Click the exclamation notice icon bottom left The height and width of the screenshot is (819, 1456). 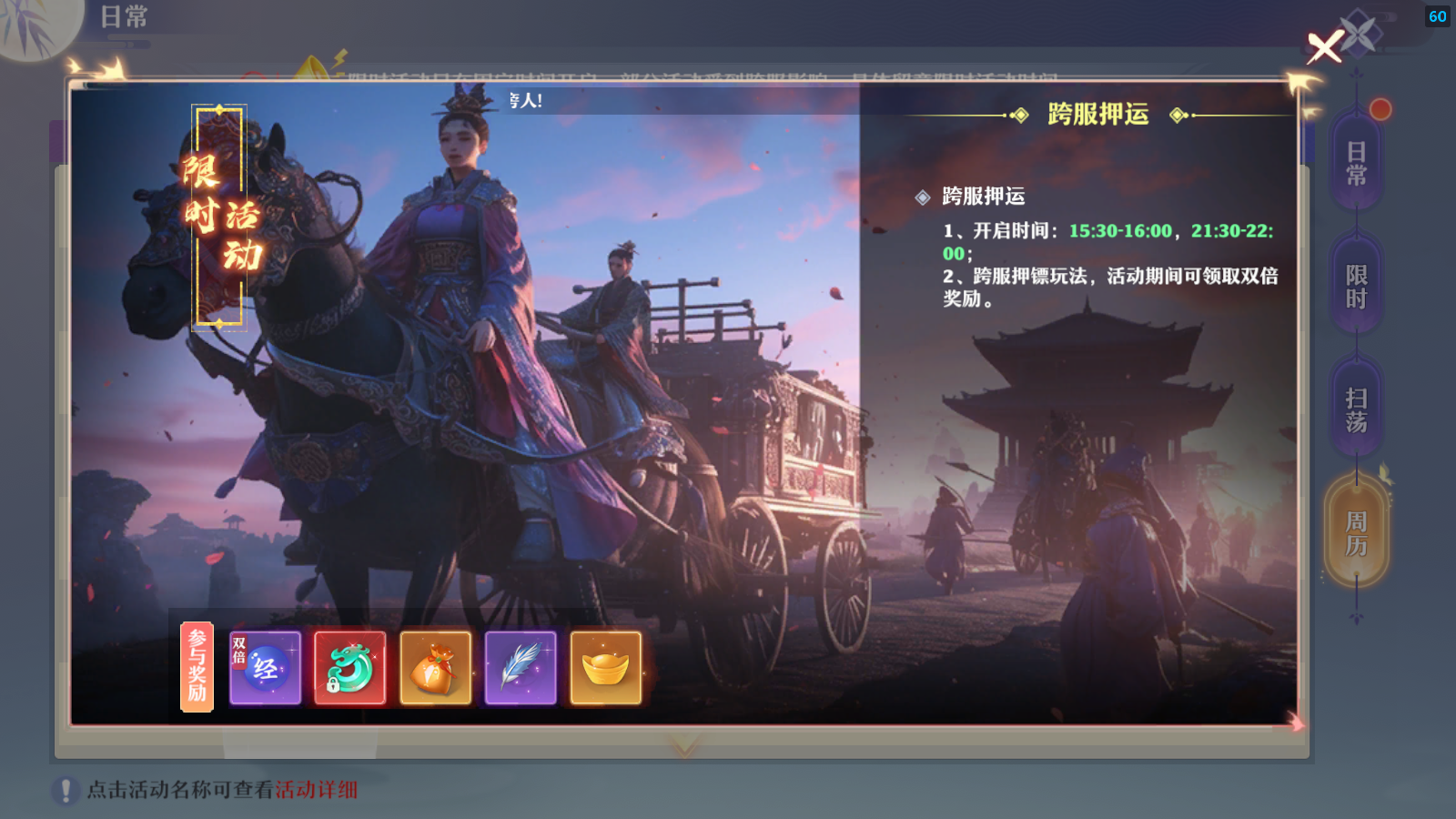64,788
